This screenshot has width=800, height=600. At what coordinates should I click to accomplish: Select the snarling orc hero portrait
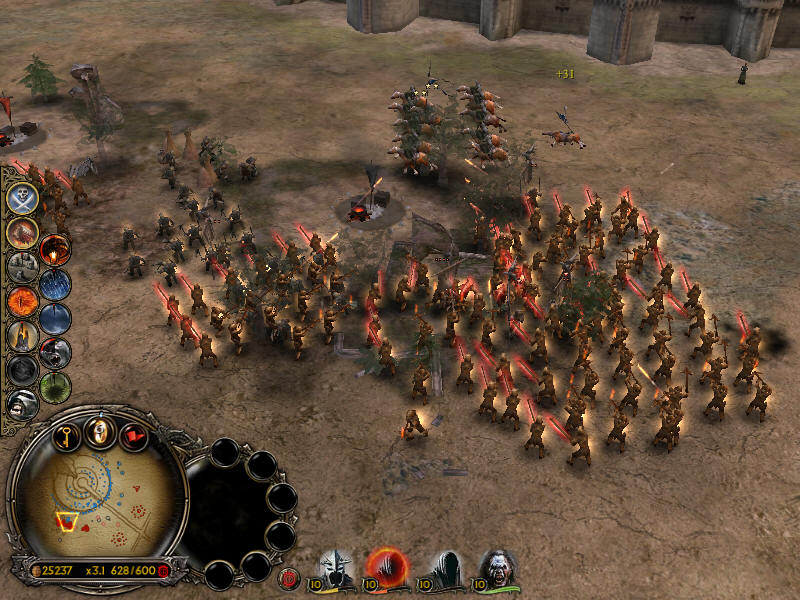pyautogui.click(x=497, y=569)
